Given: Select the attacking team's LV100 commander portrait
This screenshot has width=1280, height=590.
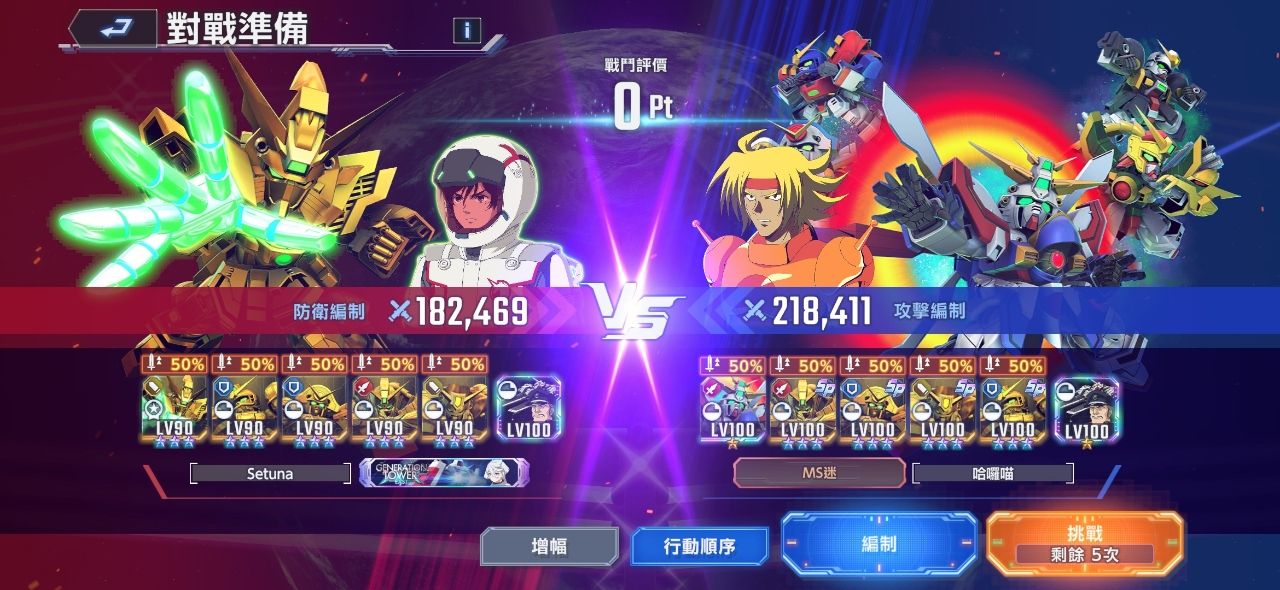Looking at the screenshot, I should [x=1086, y=409].
